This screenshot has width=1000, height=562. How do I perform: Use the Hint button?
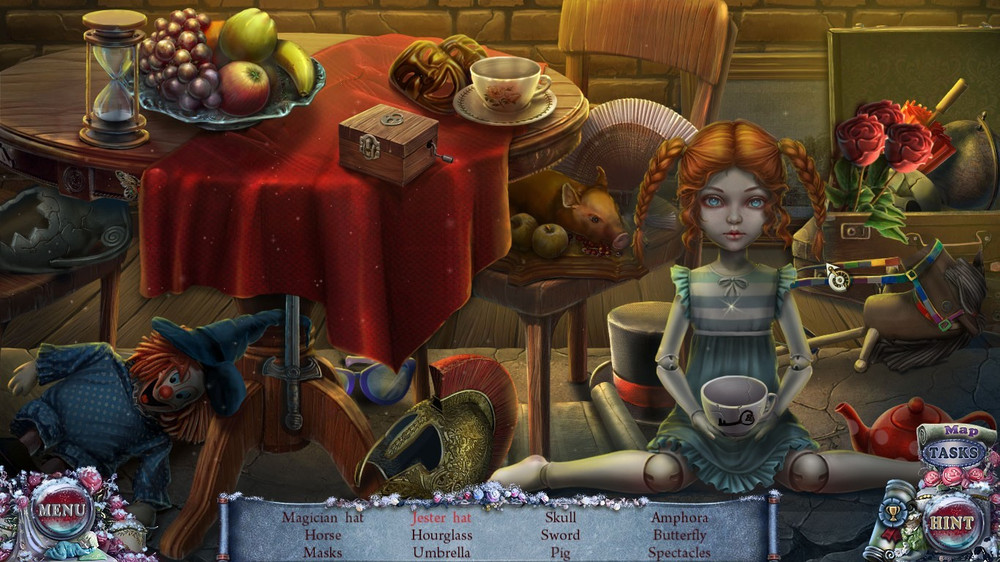[x=951, y=519]
